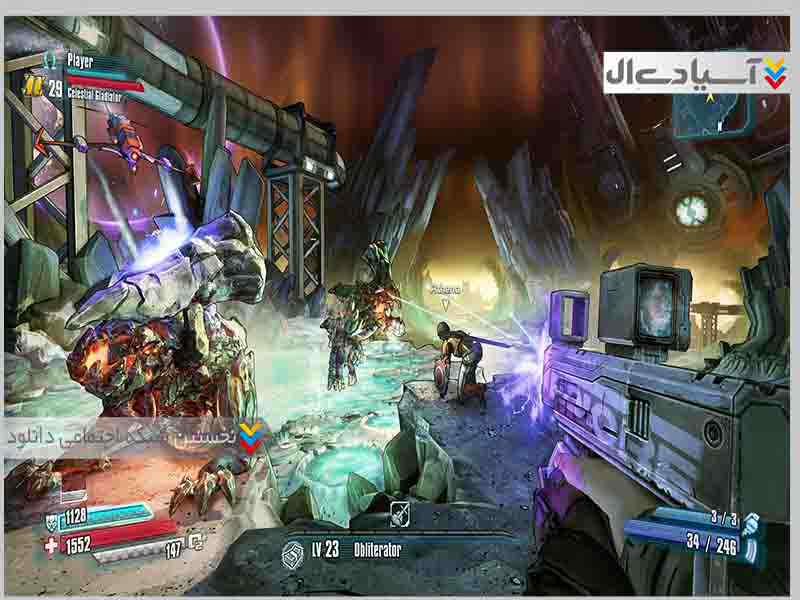Click the minimap under the watermark
The width and height of the screenshot is (800, 600).
click(715, 110)
